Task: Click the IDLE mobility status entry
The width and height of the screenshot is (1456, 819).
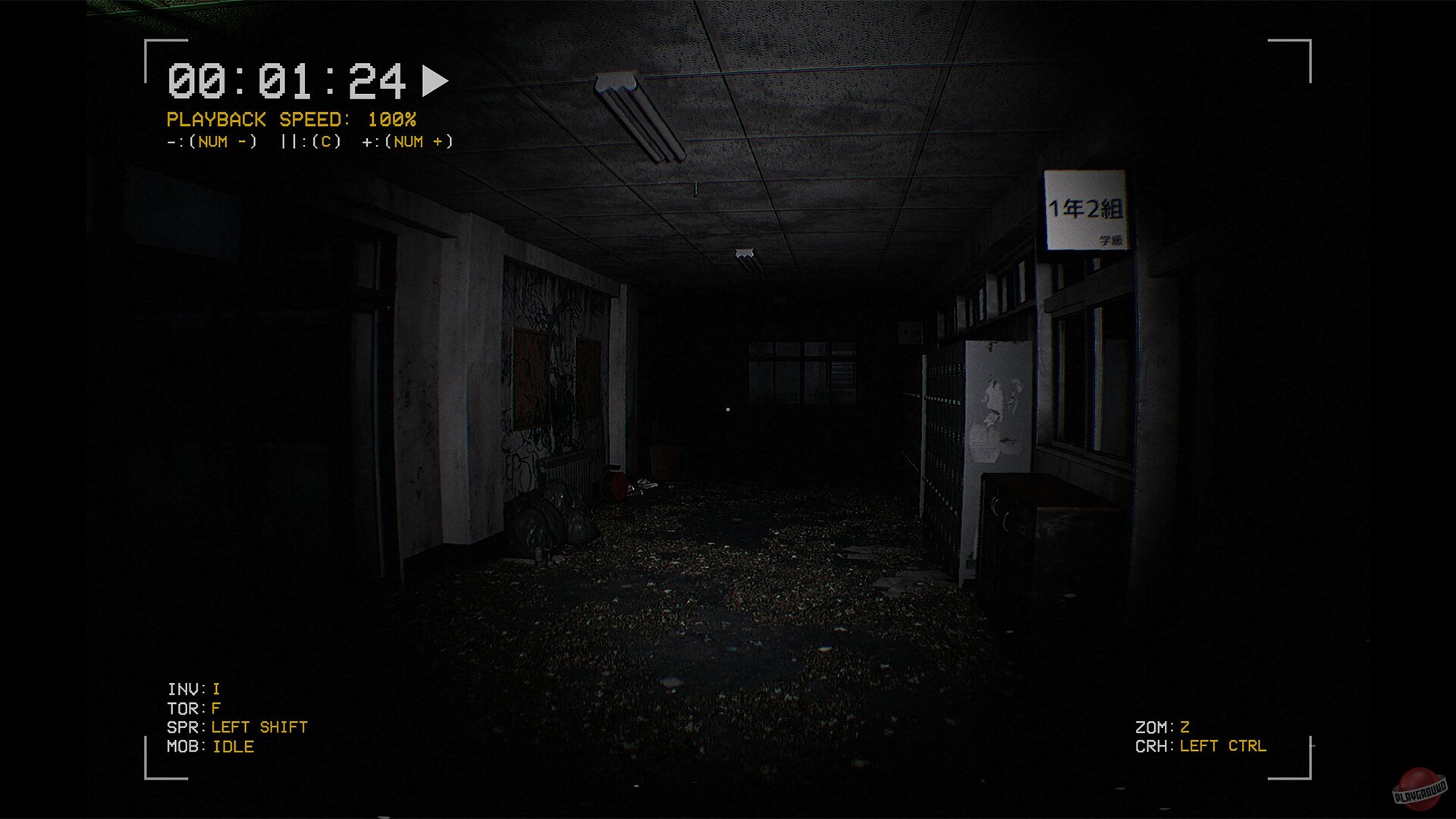Action: (x=234, y=746)
